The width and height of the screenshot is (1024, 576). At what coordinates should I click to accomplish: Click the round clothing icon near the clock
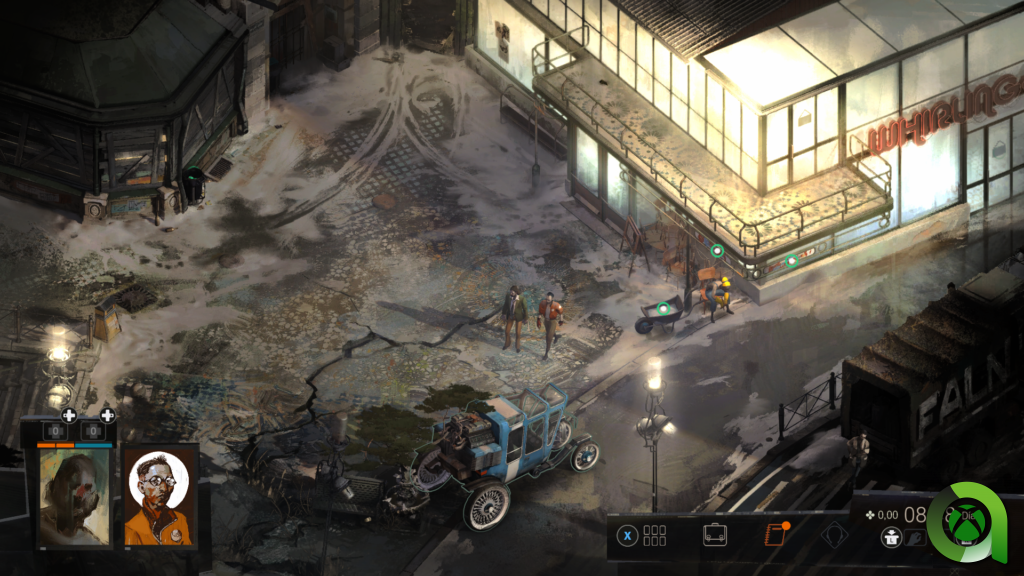pyautogui.click(x=889, y=538)
